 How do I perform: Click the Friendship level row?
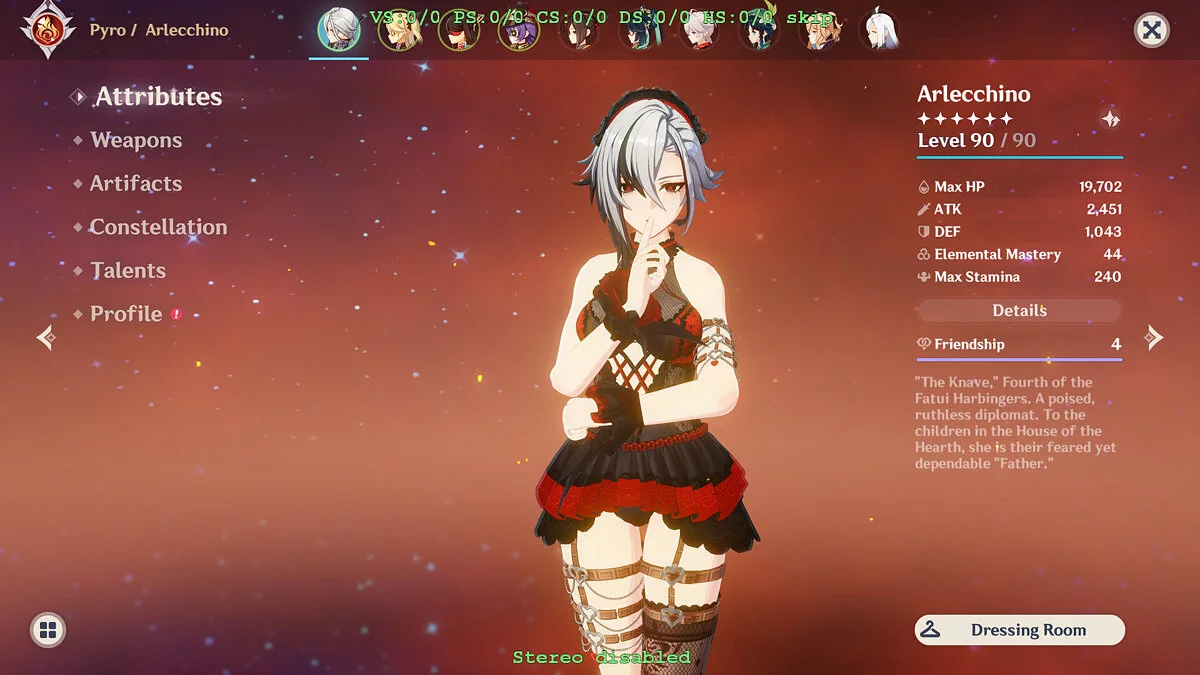coord(1019,344)
